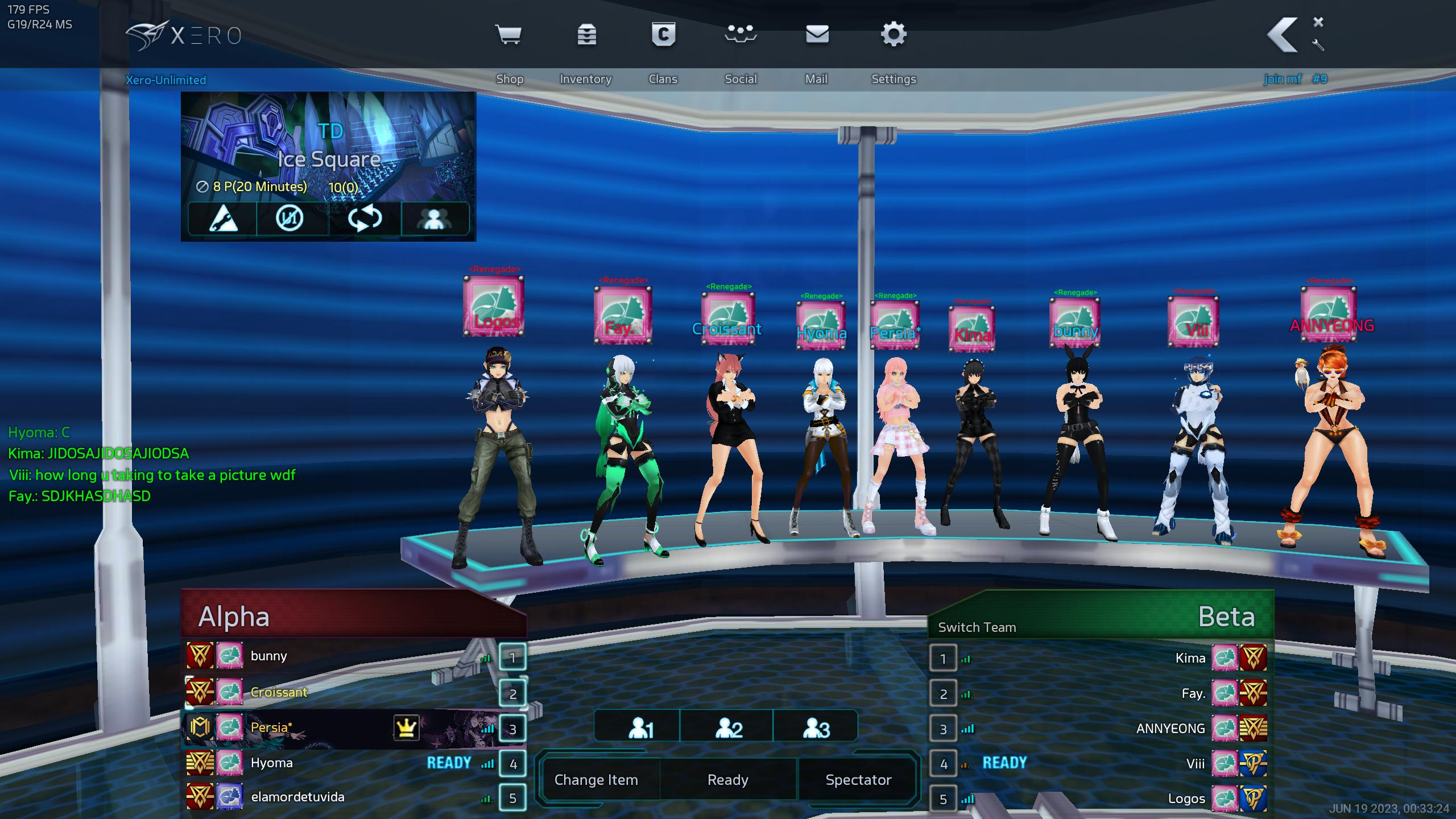
Task: Click the swap arrows icon under the map preview
Action: tap(365, 218)
